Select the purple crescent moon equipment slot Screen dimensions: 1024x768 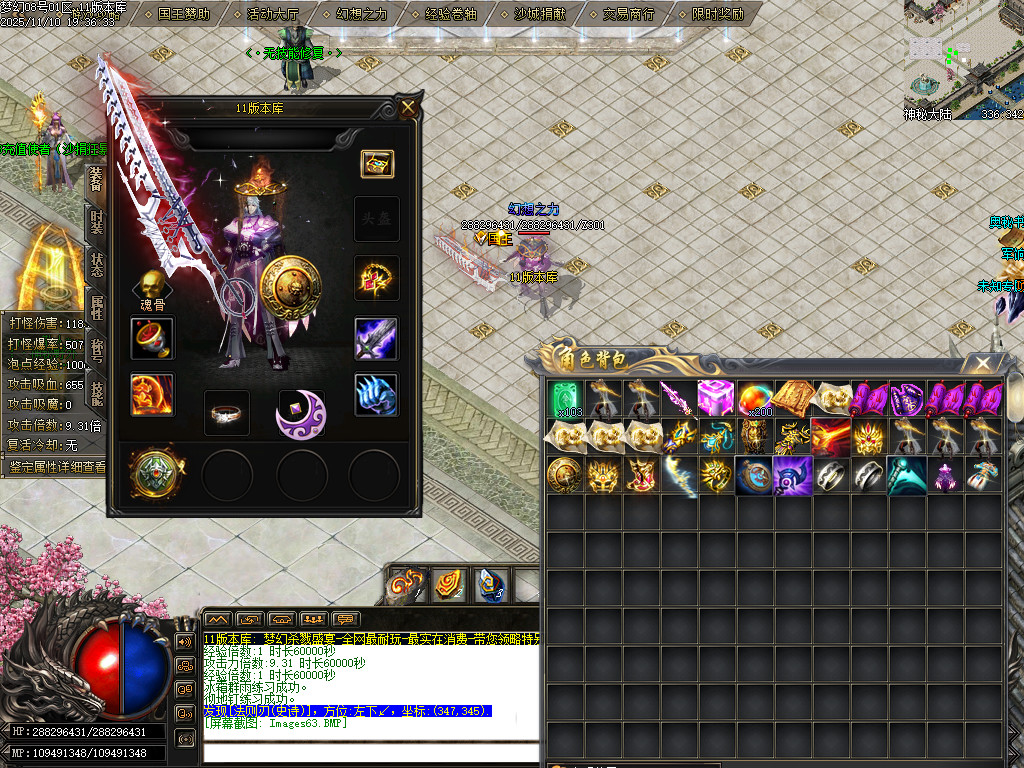pos(301,413)
